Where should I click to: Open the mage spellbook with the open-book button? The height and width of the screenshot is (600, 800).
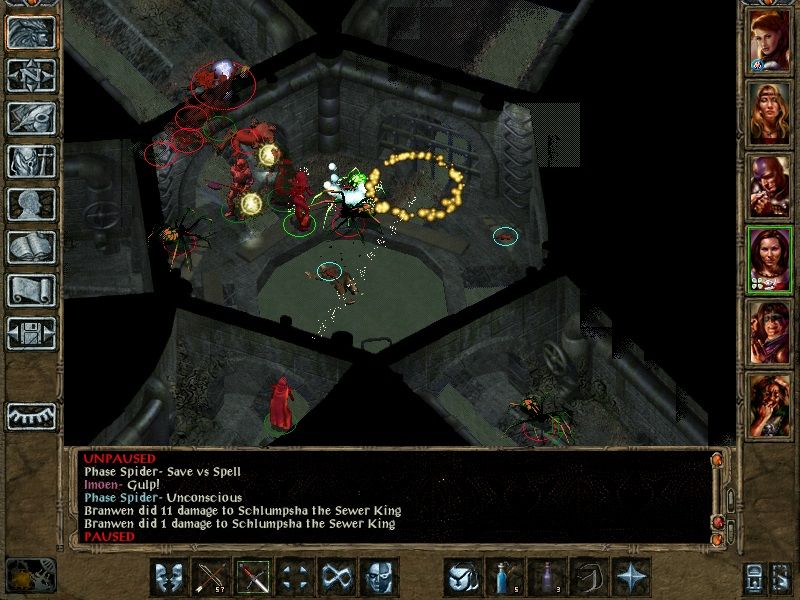pos(31,247)
